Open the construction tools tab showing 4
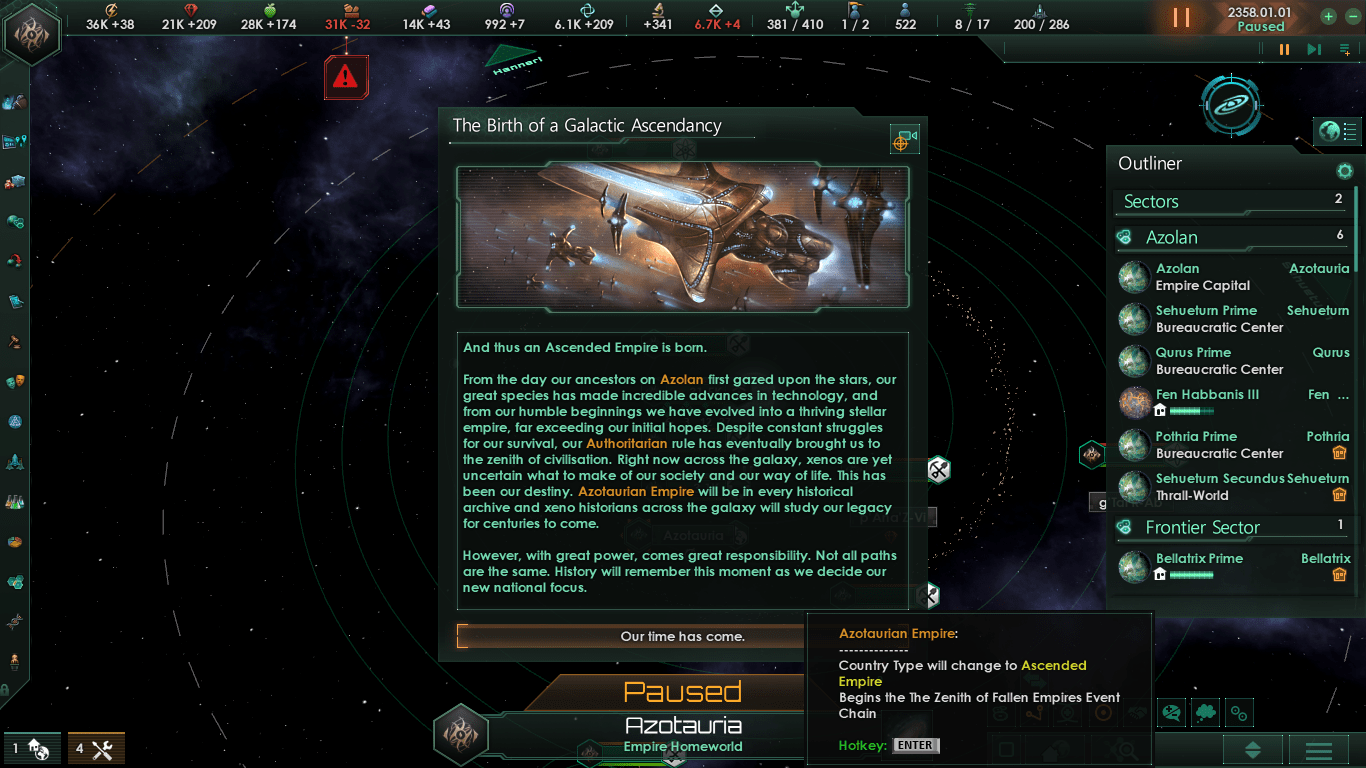1366x768 pixels. [x=96, y=748]
